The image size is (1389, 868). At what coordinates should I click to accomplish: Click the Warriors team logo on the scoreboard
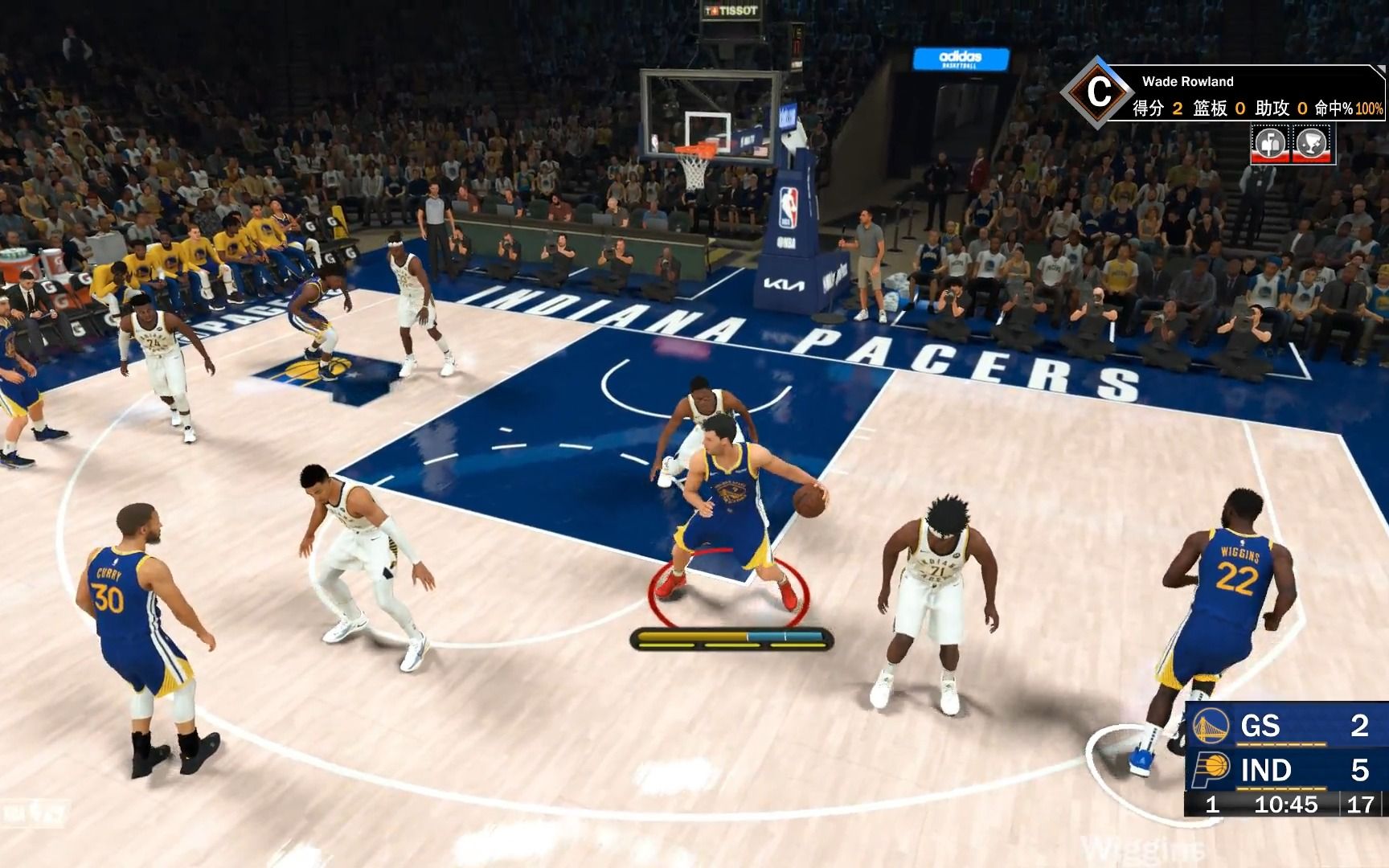1210,727
